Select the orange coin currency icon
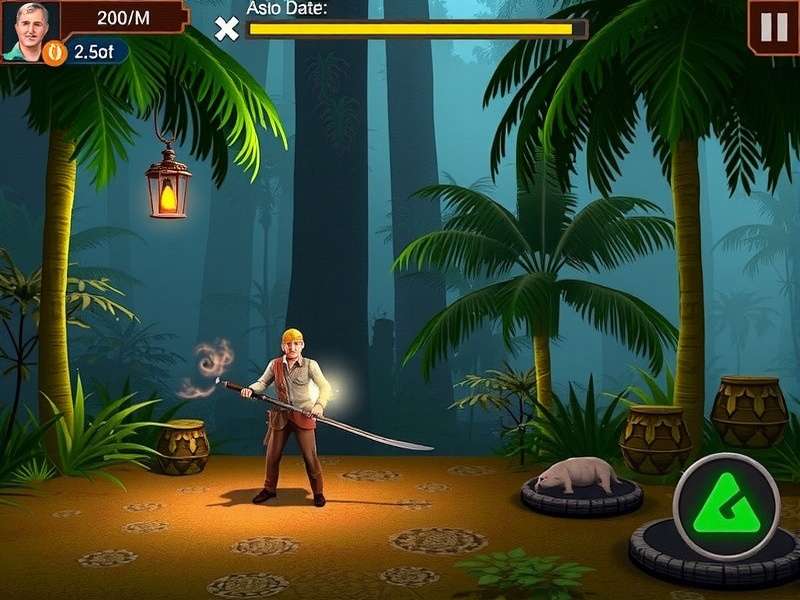800x600 pixels. pos(55,51)
